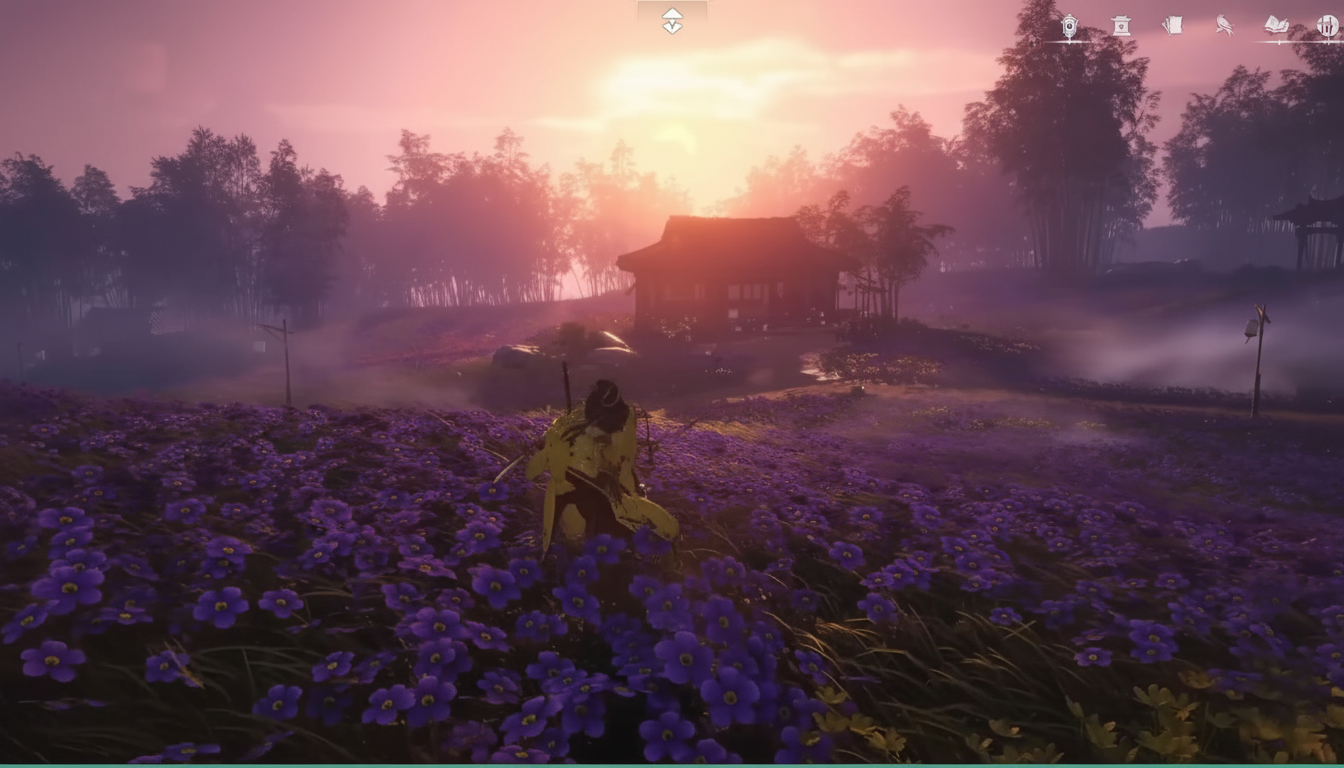1344x768 pixels.
Task: Click the stacked papers icon
Action: pos(1172,26)
